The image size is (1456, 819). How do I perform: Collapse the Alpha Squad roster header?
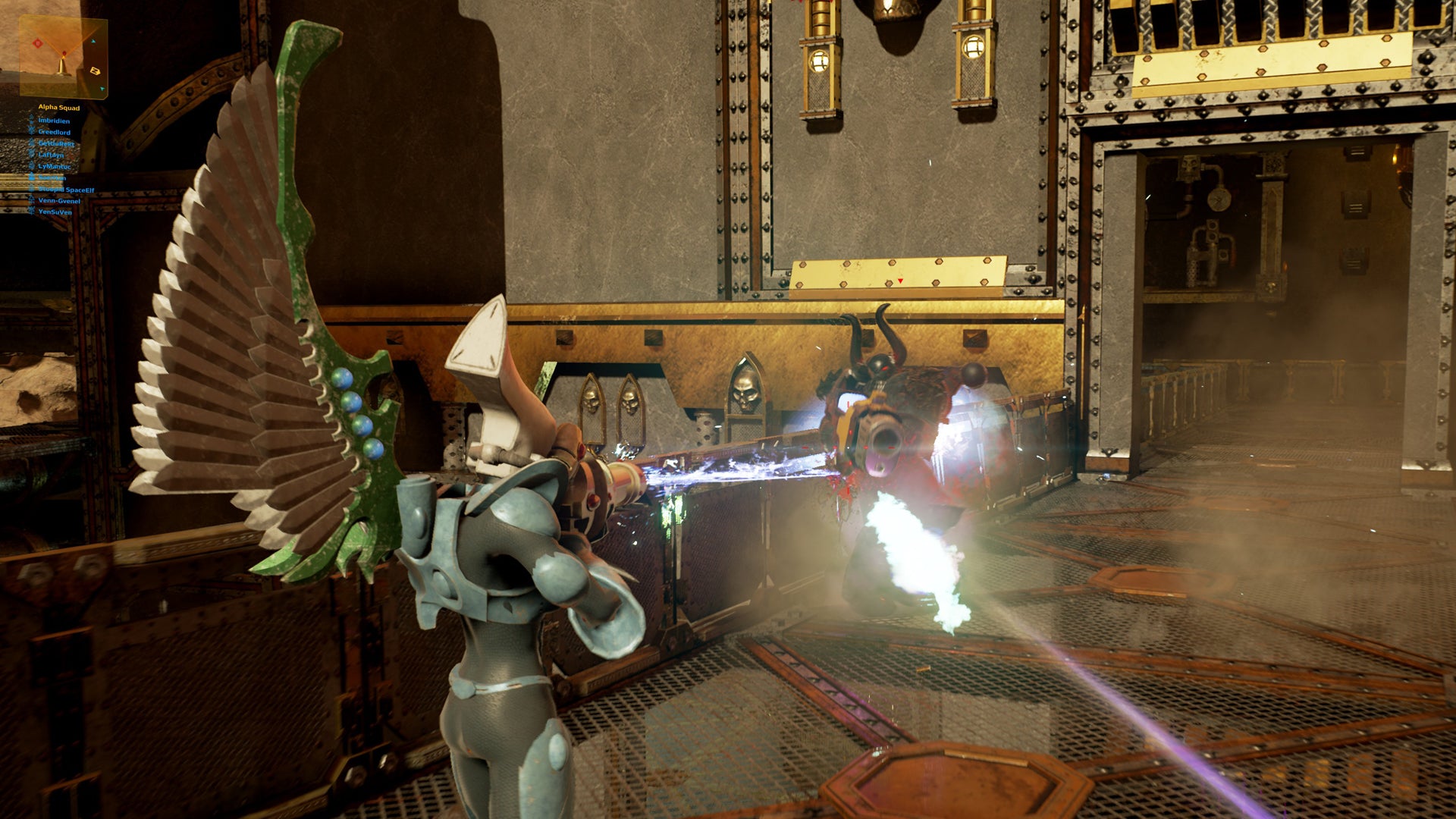[x=59, y=108]
